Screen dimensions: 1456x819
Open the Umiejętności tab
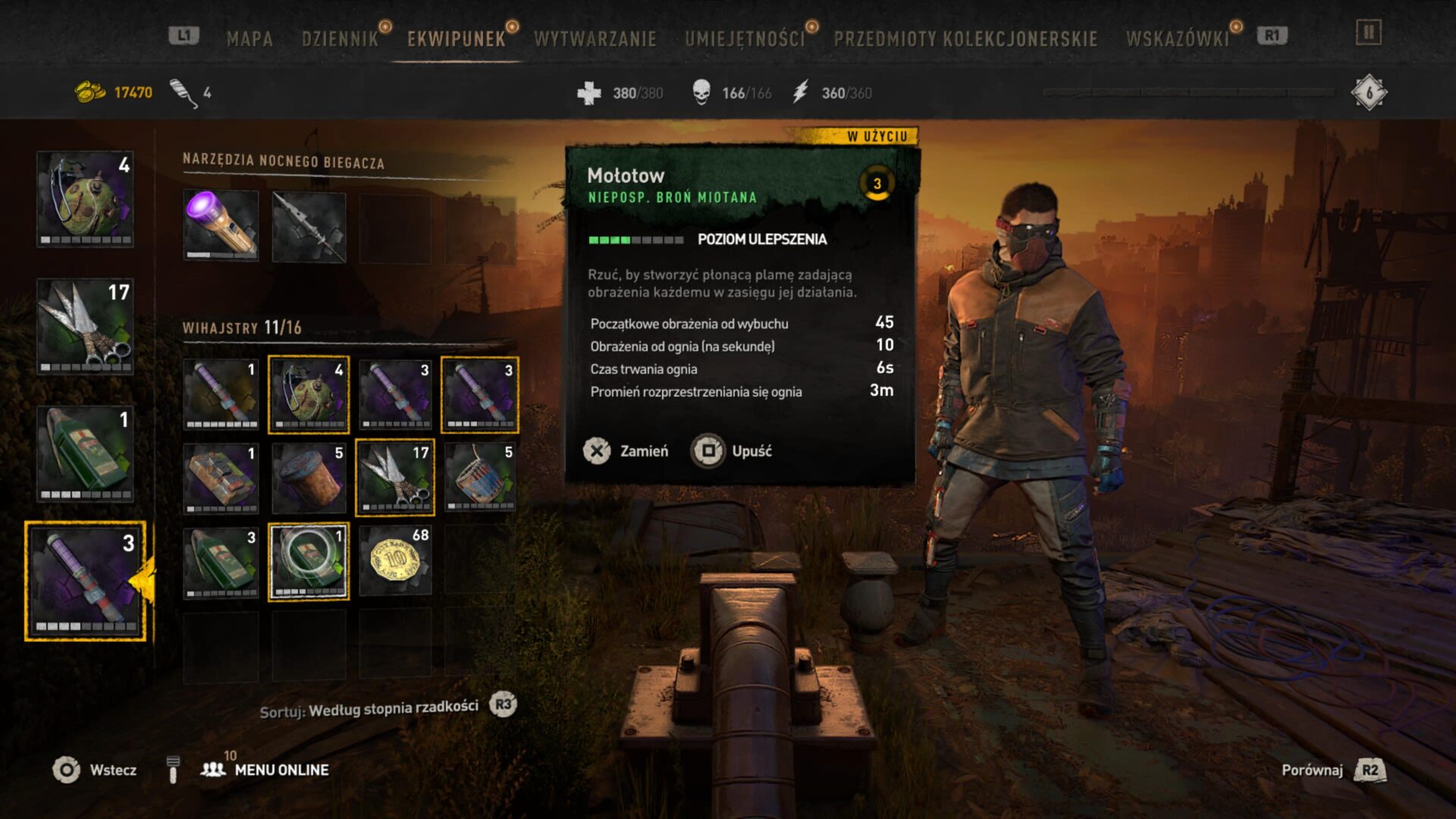click(x=745, y=39)
